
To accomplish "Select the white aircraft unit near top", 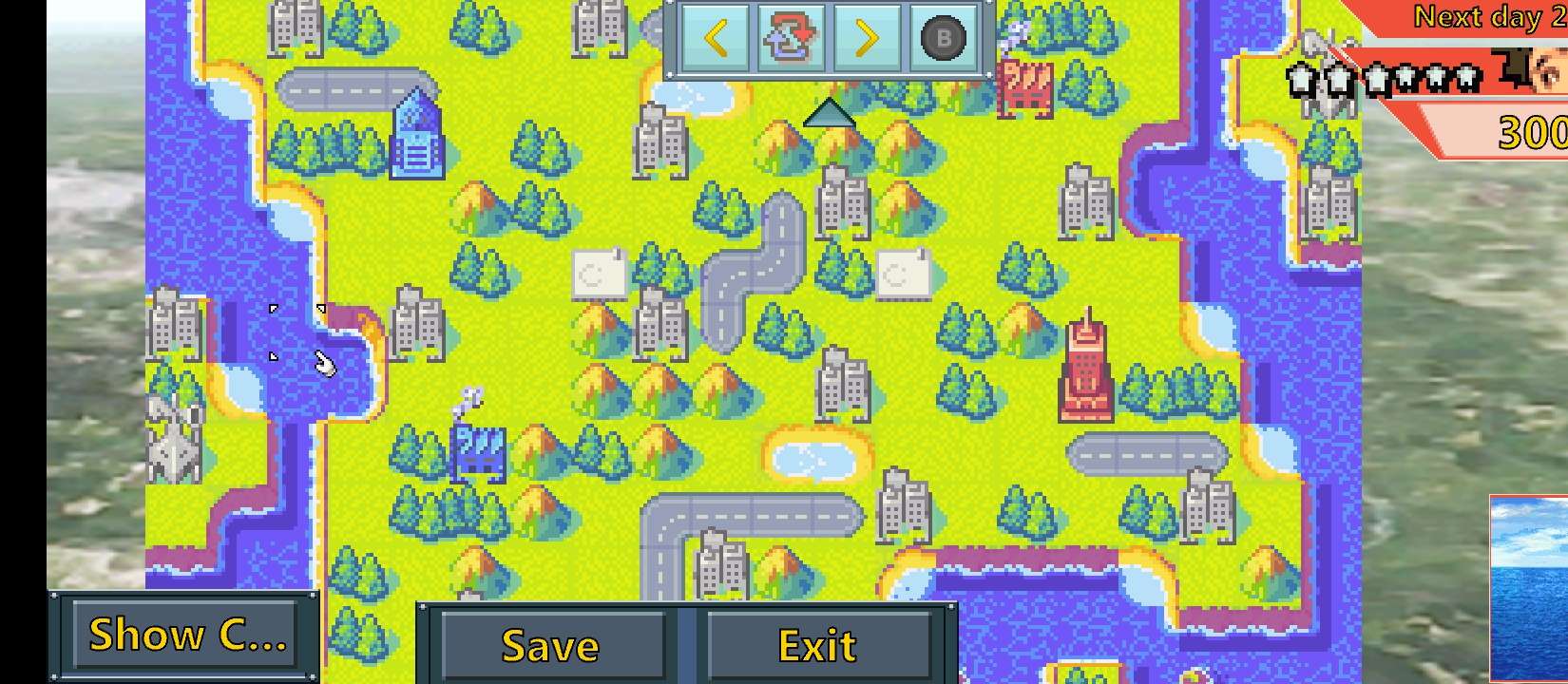I will (x=1017, y=33).
